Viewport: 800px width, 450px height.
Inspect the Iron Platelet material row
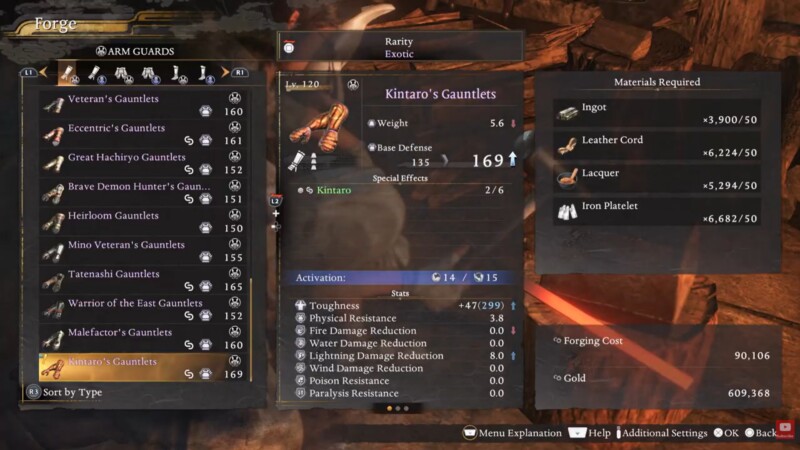(x=657, y=212)
